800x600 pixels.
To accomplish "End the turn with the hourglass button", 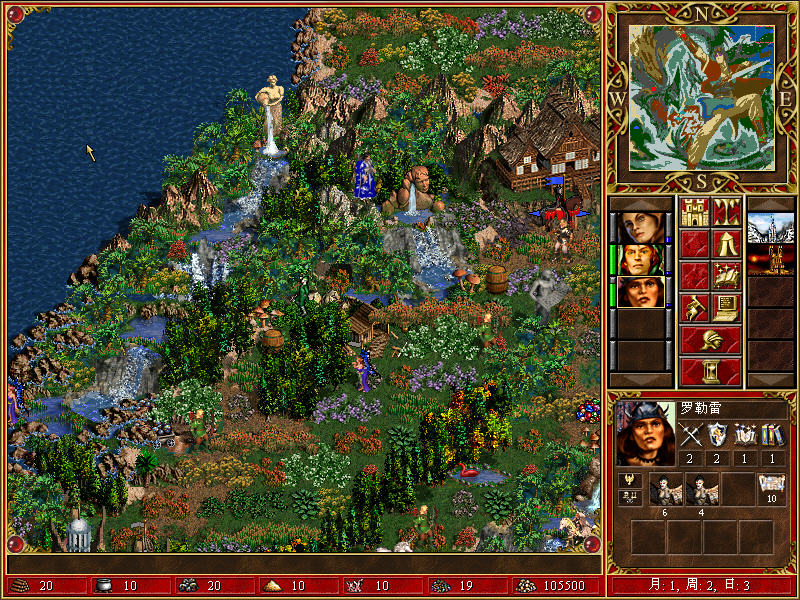I will point(710,371).
